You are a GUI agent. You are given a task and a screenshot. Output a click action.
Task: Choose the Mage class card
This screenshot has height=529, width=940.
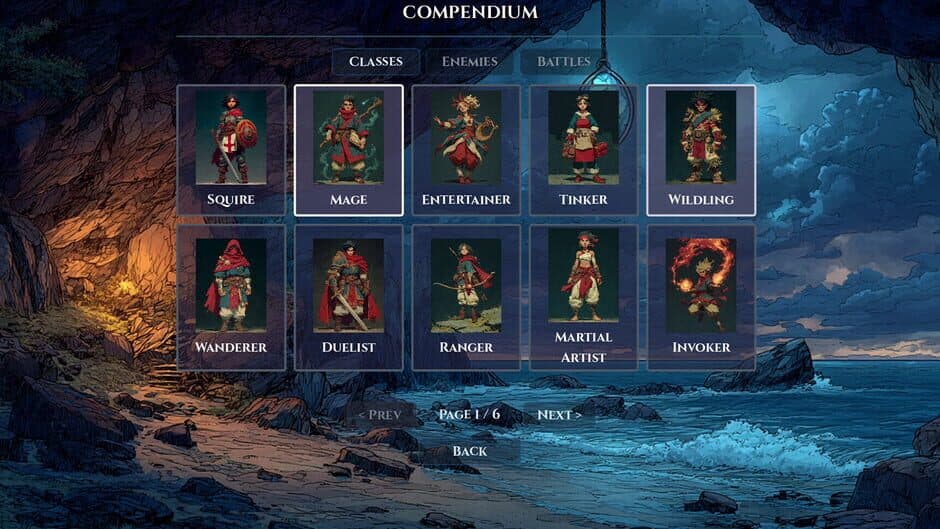click(348, 150)
